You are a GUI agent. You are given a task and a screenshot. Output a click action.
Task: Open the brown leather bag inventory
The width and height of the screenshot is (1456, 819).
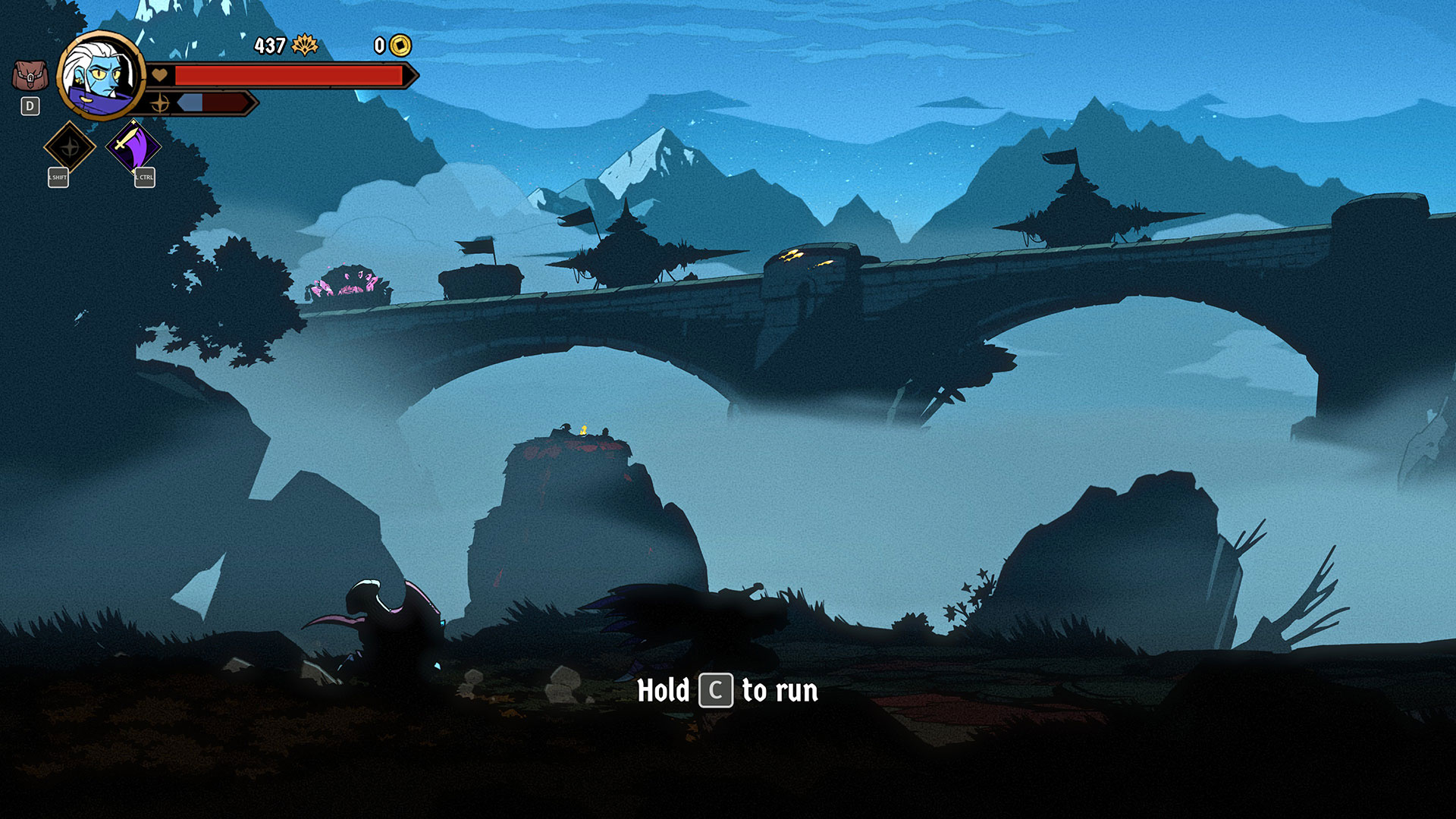tap(30, 76)
